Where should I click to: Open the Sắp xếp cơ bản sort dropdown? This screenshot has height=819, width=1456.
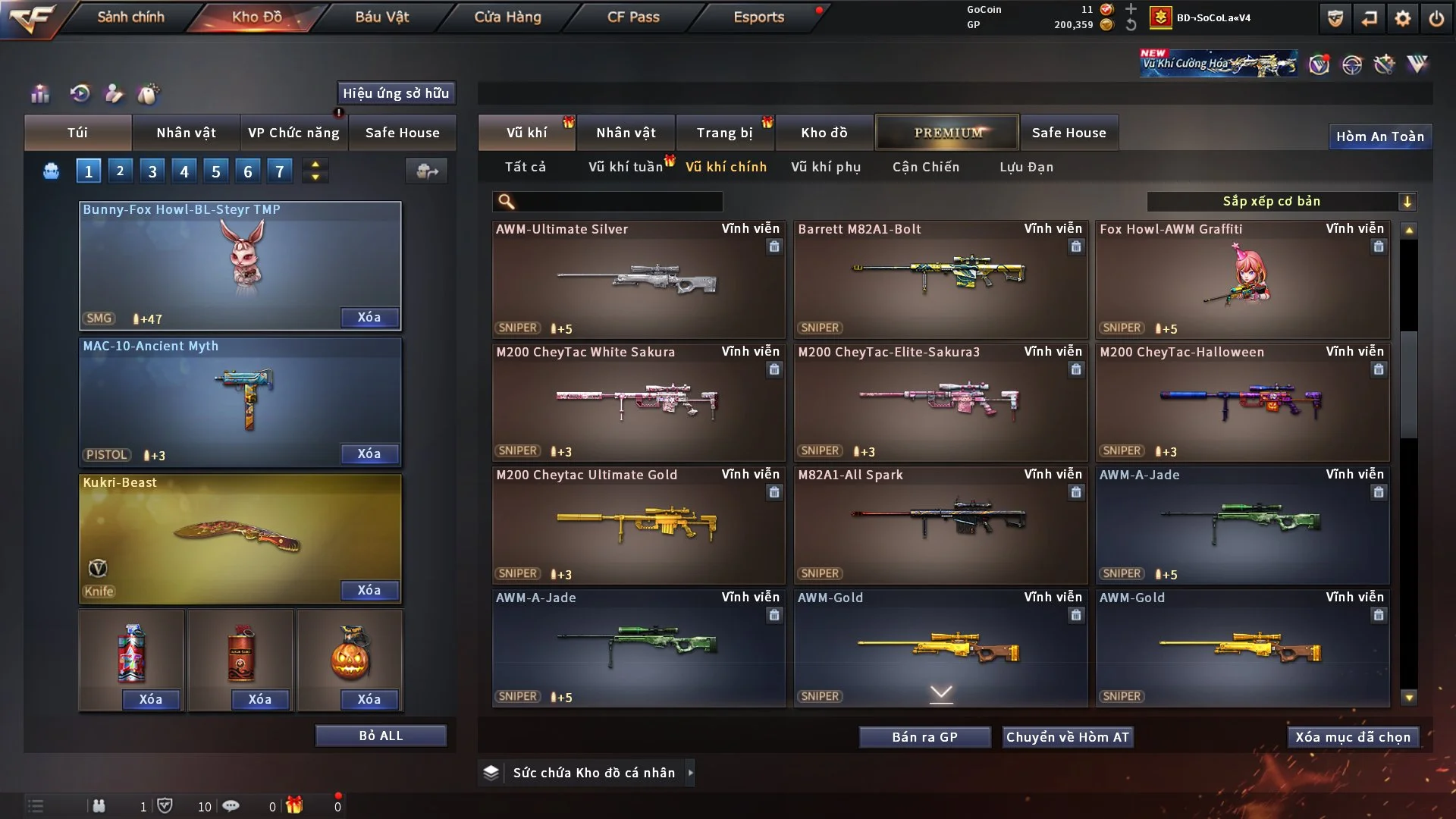tap(1281, 201)
